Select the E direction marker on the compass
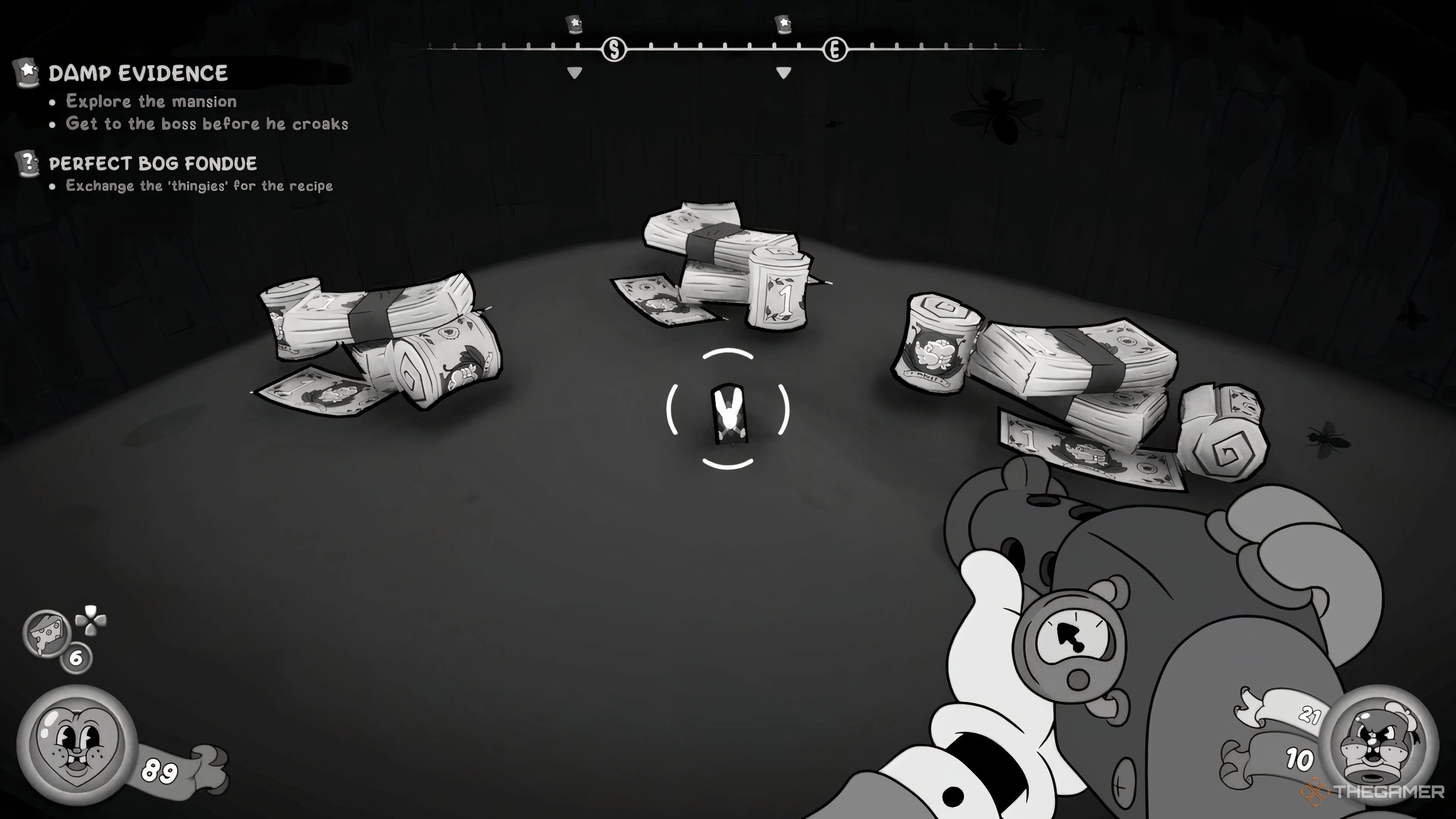The width and height of the screenshot is (1456, 819). click(x=835, y=50)
